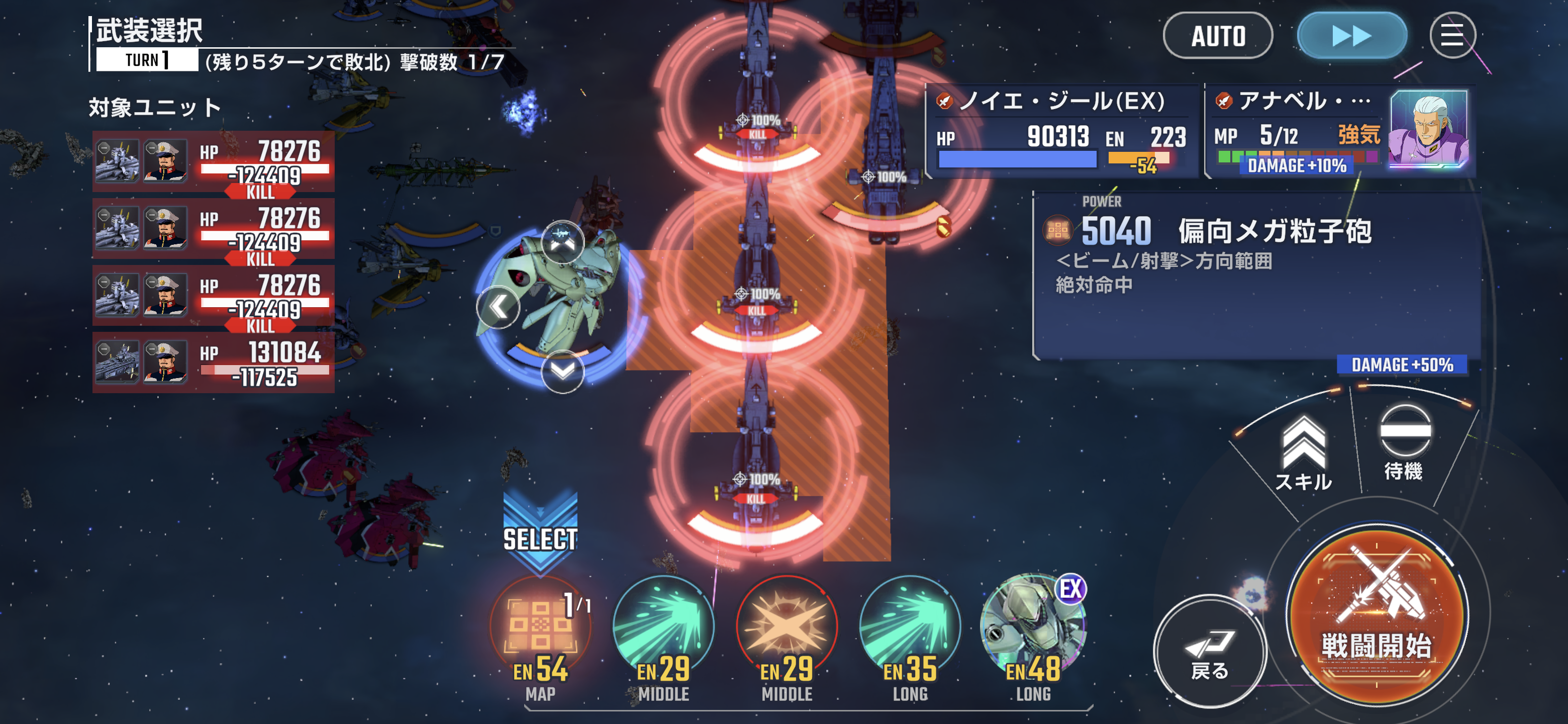
Task: Rotate attack direction with the up arrow
Action: (562, 242)
